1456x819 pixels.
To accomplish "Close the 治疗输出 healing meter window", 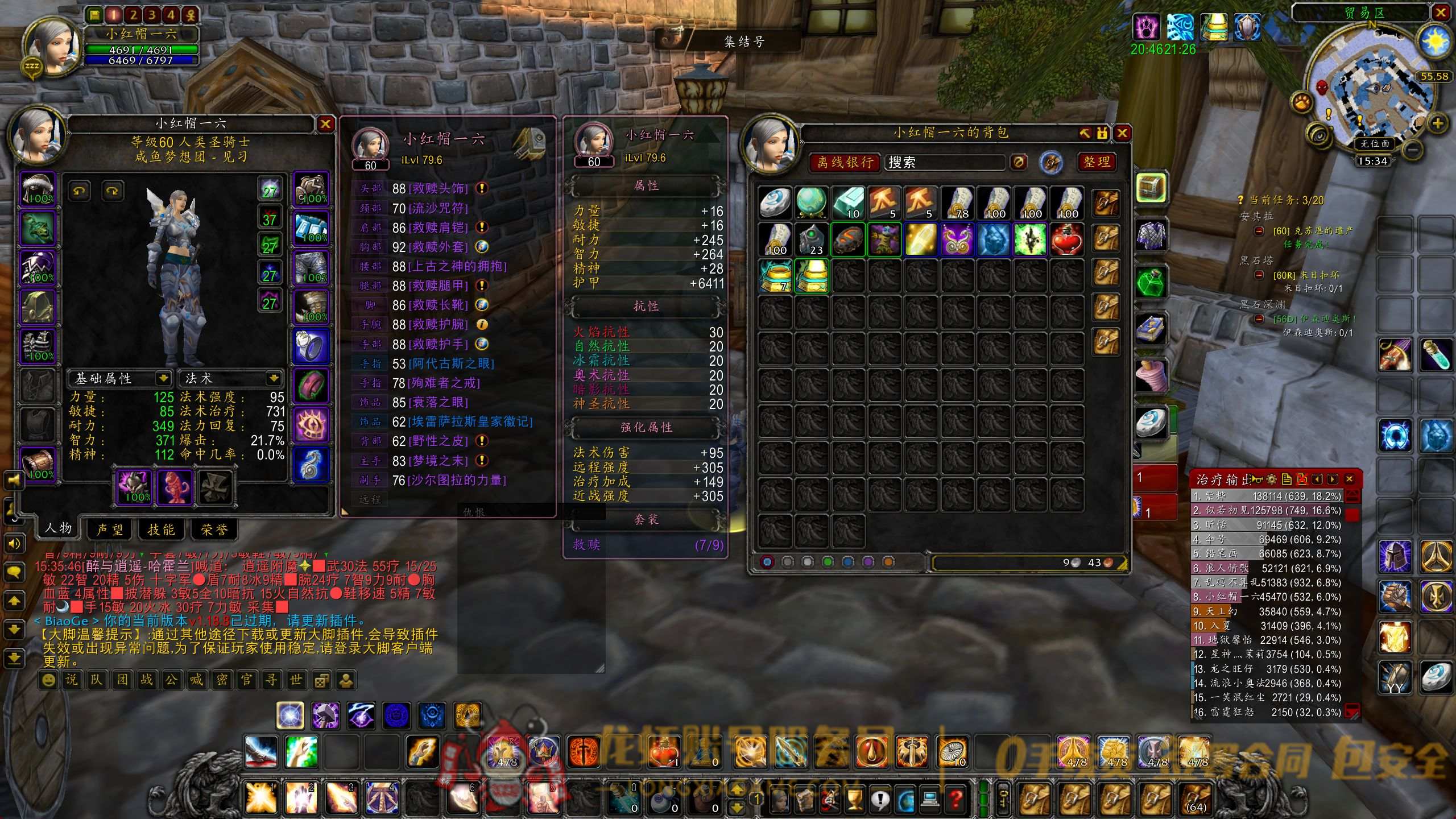I will pos(1350,479).
